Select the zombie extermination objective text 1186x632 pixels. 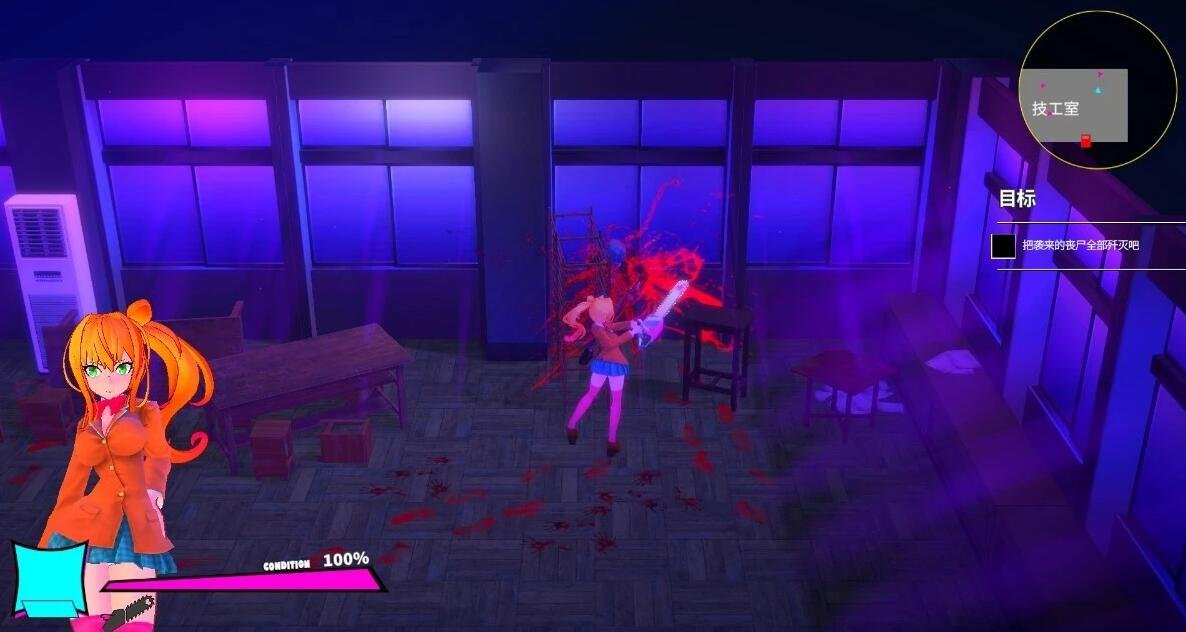coord(1080,245)
